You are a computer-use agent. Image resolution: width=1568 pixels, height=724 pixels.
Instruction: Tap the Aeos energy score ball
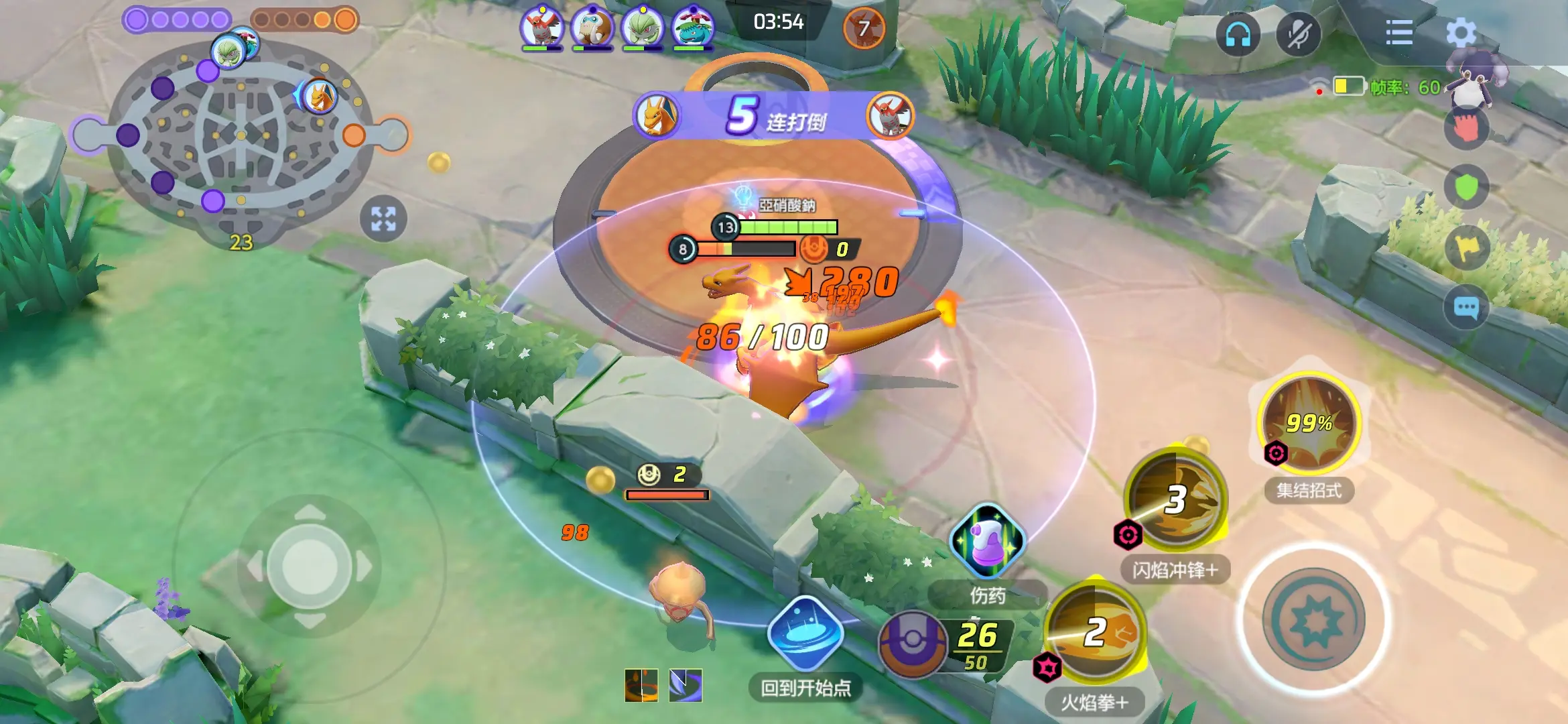(911, 644)
